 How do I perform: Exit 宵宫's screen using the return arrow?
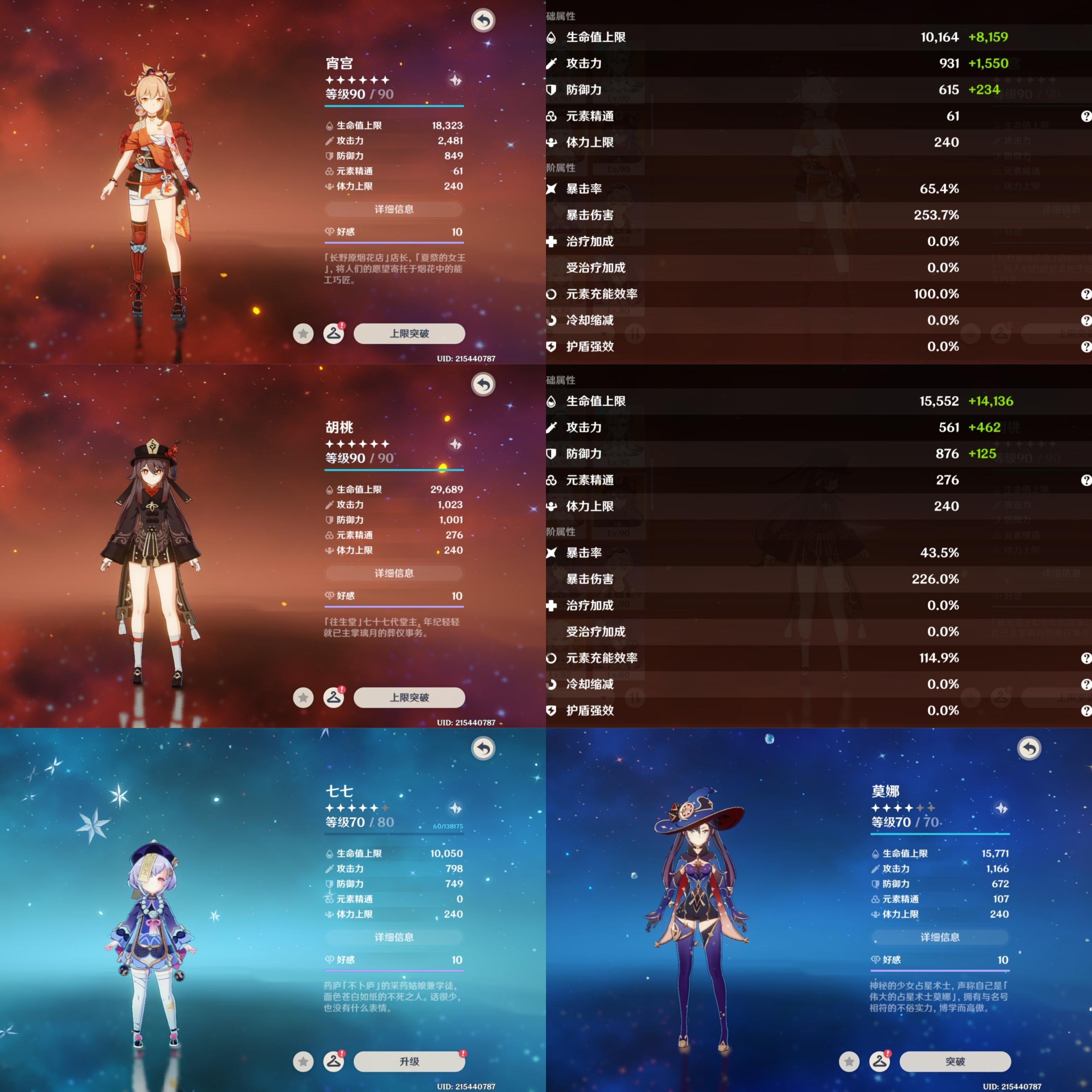(x=483, y=20)
